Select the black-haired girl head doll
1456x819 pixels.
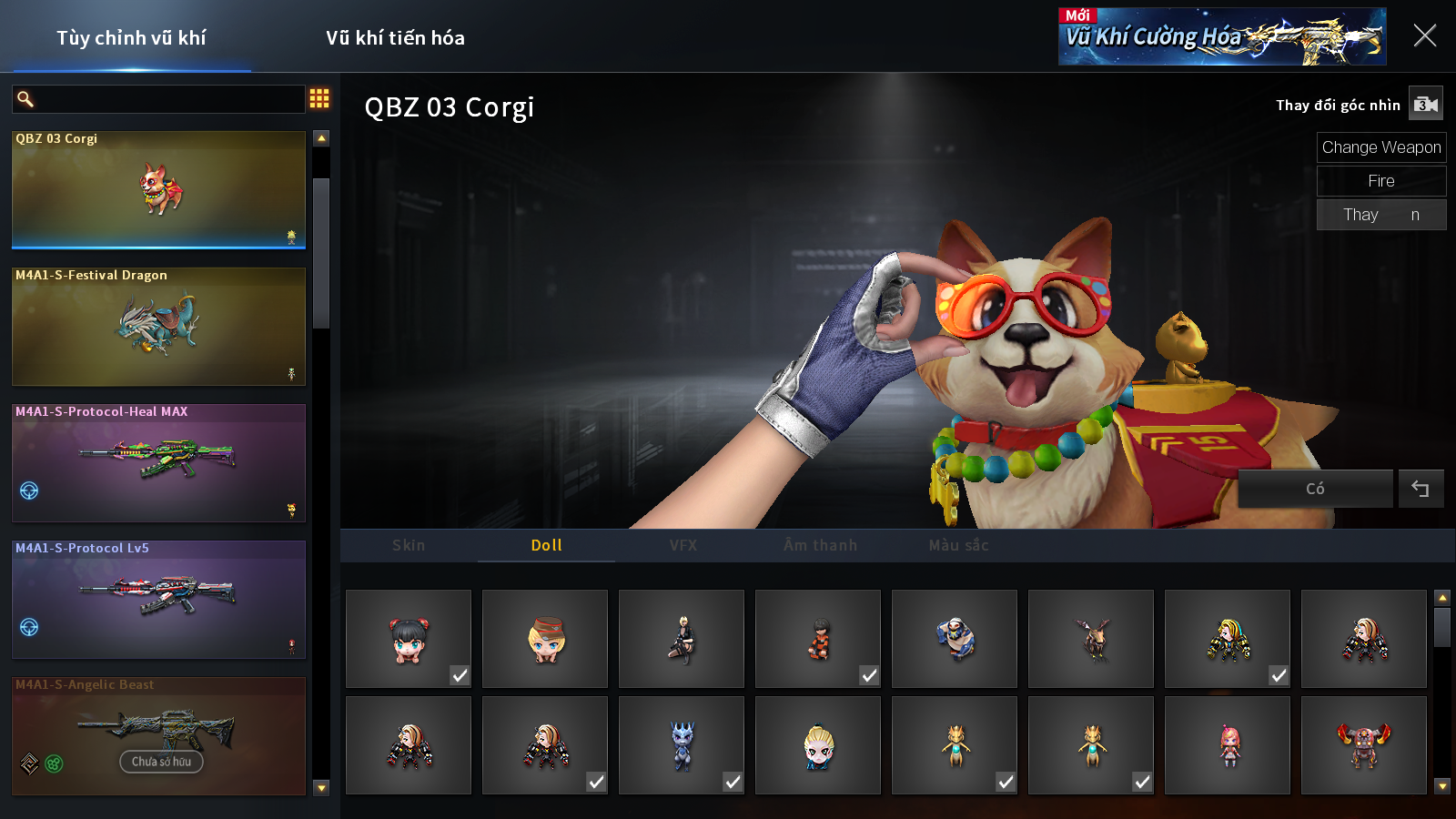(409, 639)
